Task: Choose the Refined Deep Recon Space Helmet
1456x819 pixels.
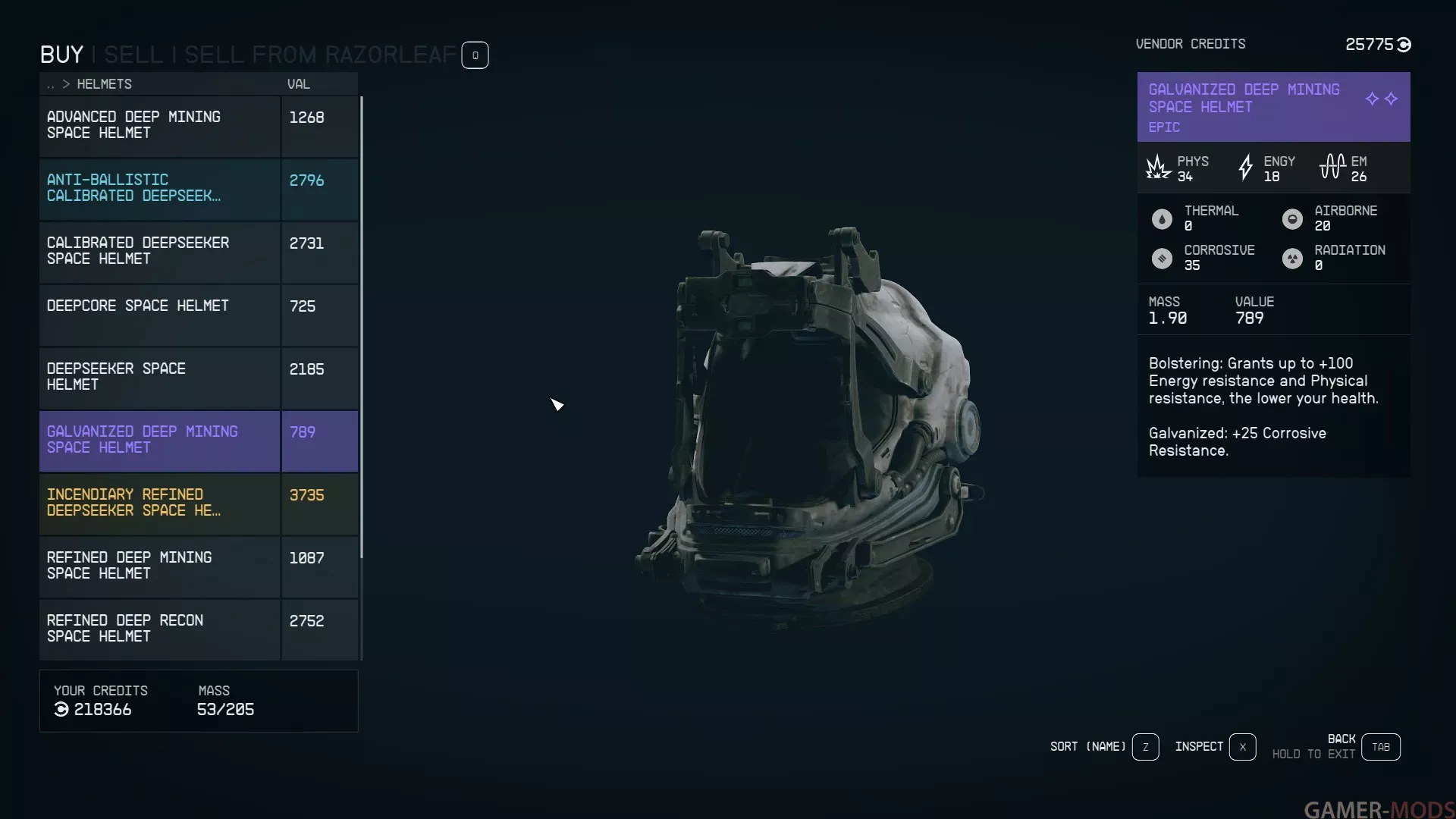Action: (159, 629)
